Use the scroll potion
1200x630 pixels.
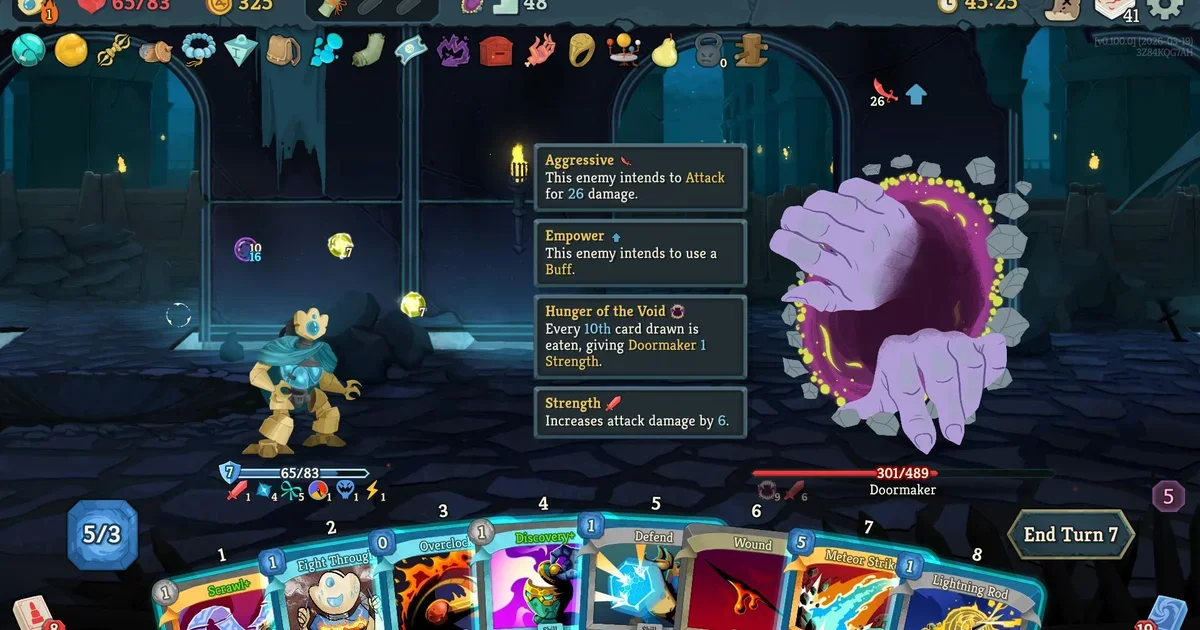point(331,8)
